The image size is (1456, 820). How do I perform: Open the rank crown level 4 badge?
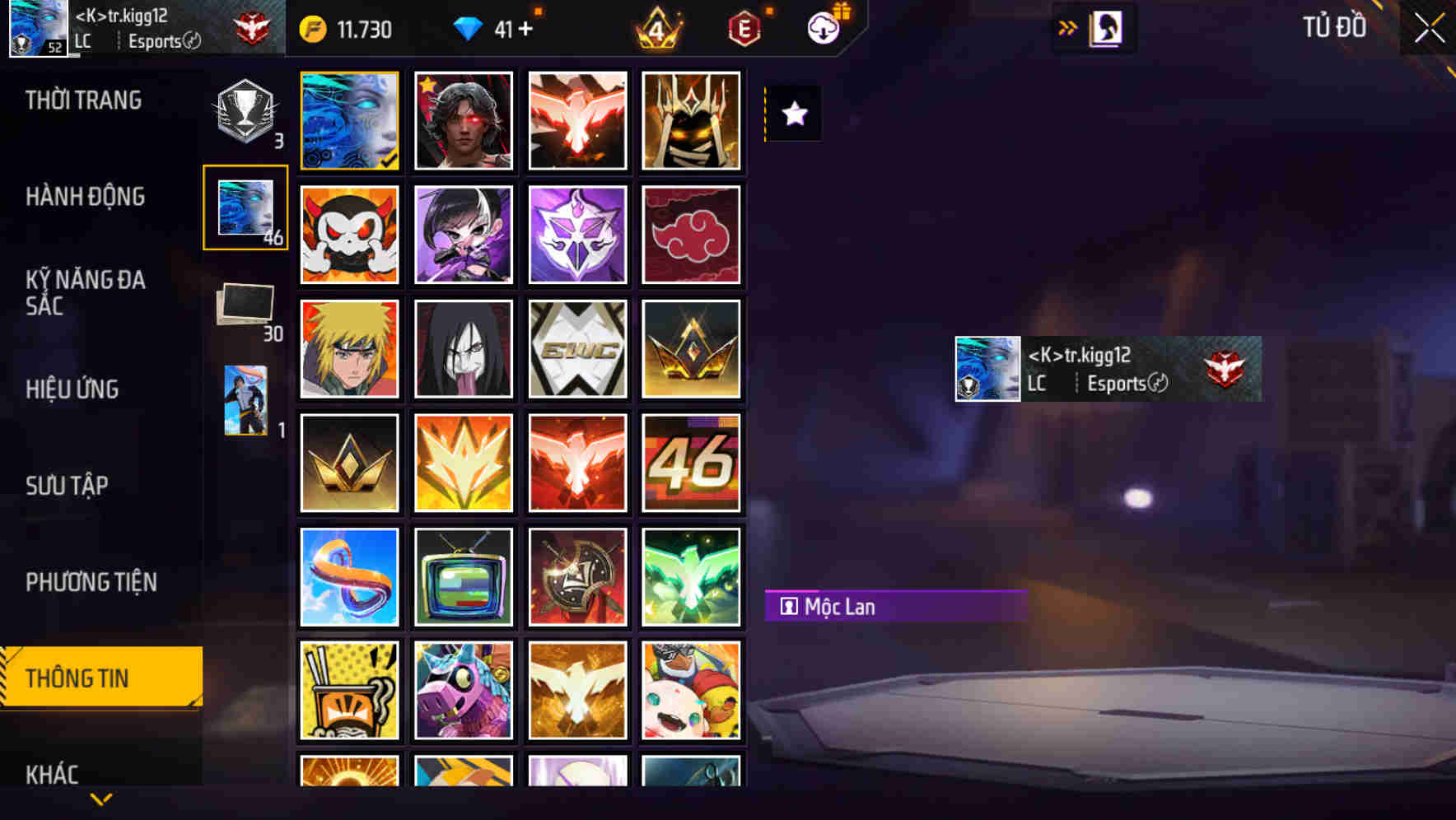655,27
